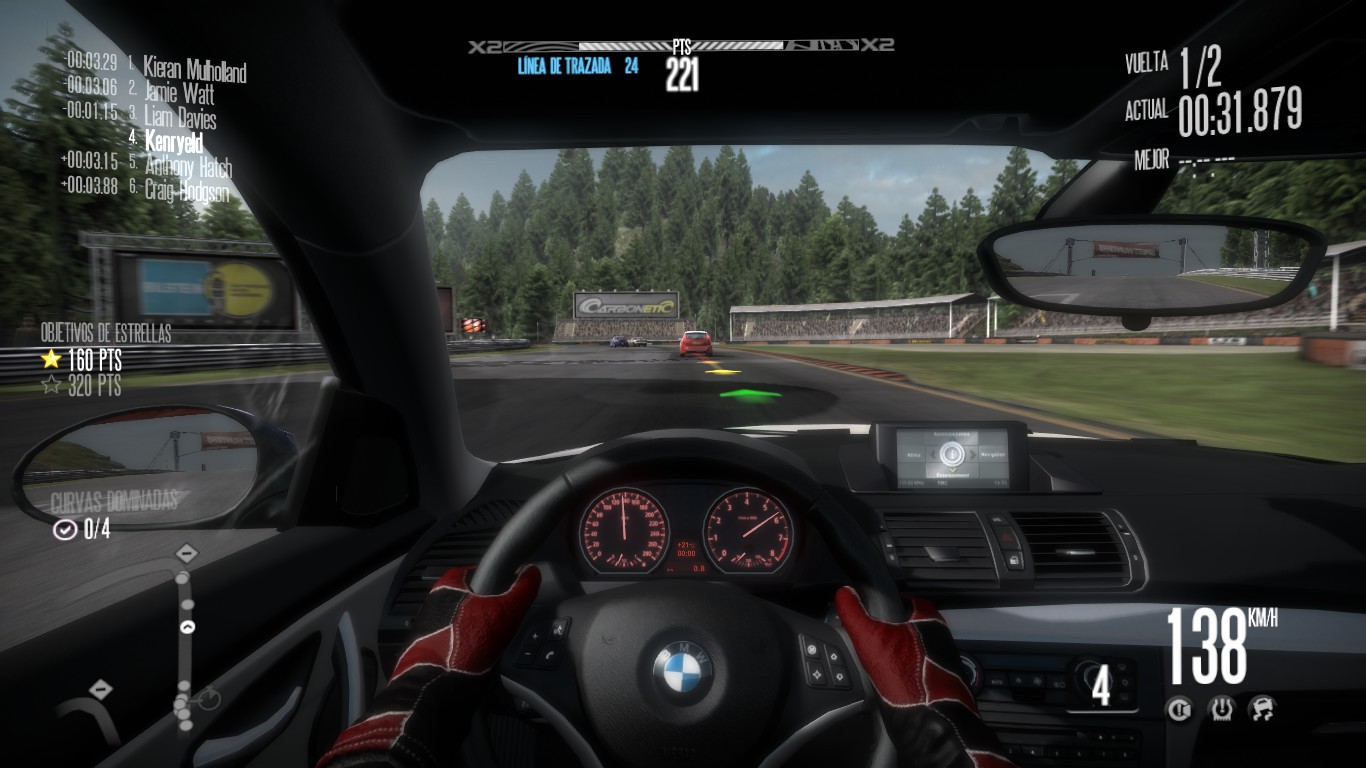Click the tire pressure warning icon
This screenshot has height=768, width=1366.
pos(1221,709)
